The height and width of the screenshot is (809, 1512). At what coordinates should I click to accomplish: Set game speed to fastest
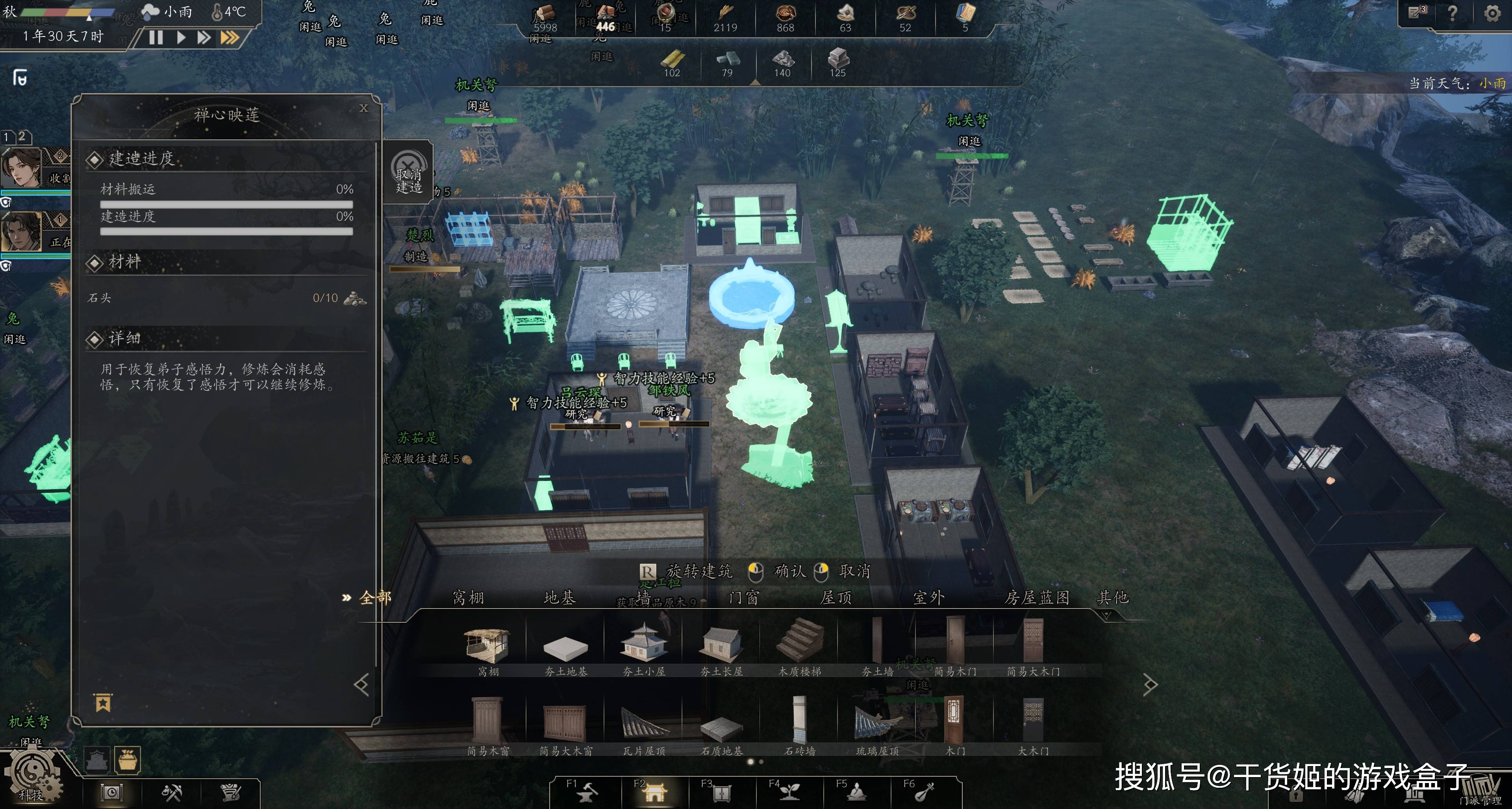click(x=230, y=37)
